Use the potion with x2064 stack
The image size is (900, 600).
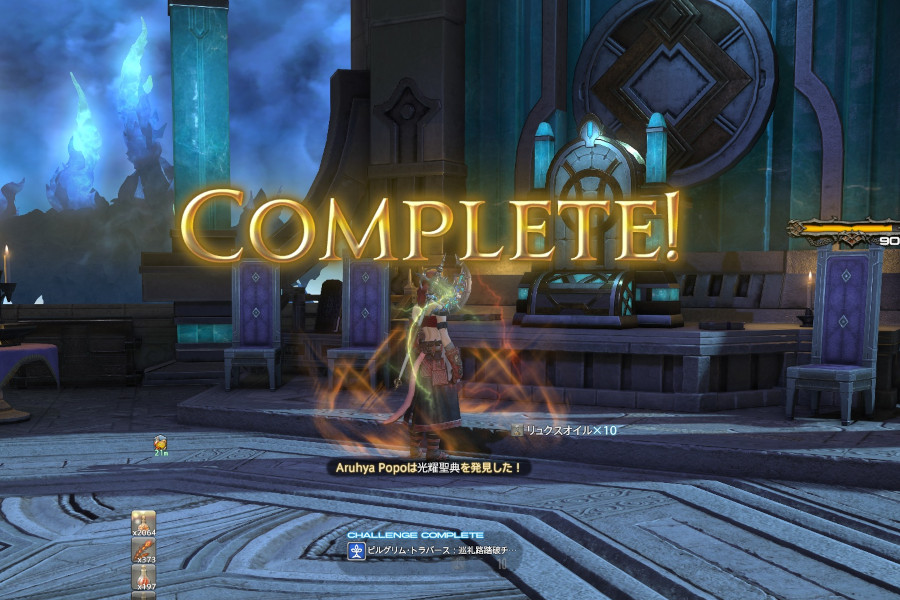[143, 524]
